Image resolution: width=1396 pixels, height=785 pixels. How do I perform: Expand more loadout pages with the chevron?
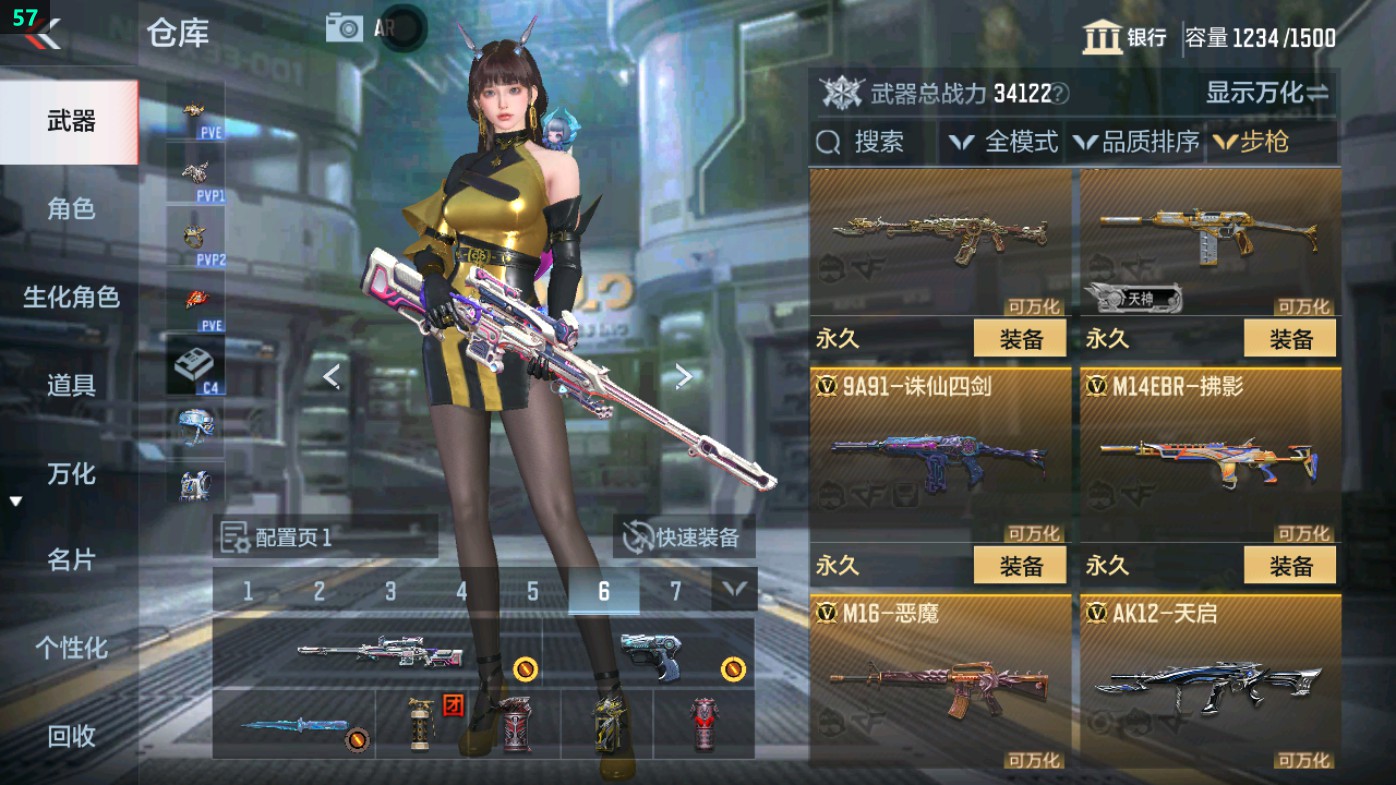[733, 591]
